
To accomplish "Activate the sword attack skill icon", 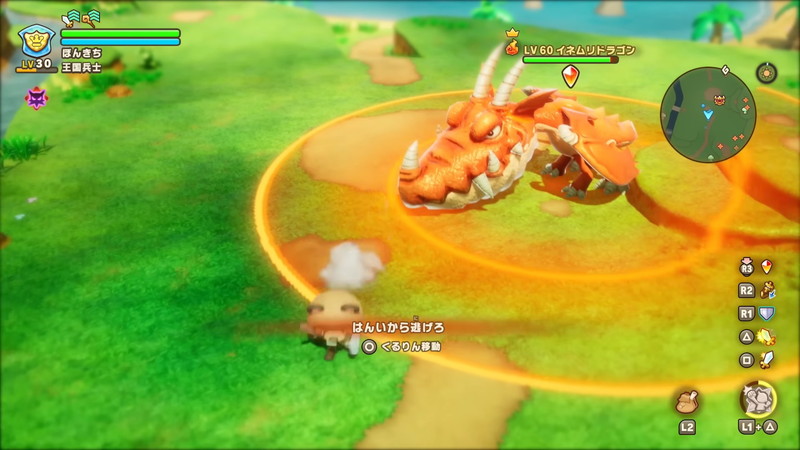I will [x=767, y=359].
